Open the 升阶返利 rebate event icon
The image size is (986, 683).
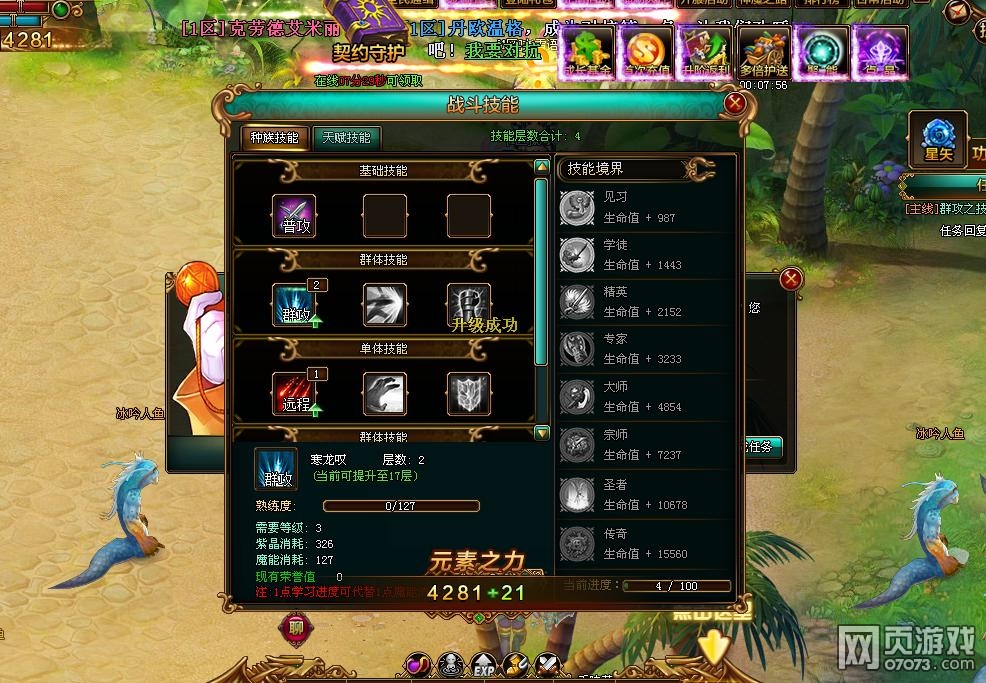click(x=705, y=53)
